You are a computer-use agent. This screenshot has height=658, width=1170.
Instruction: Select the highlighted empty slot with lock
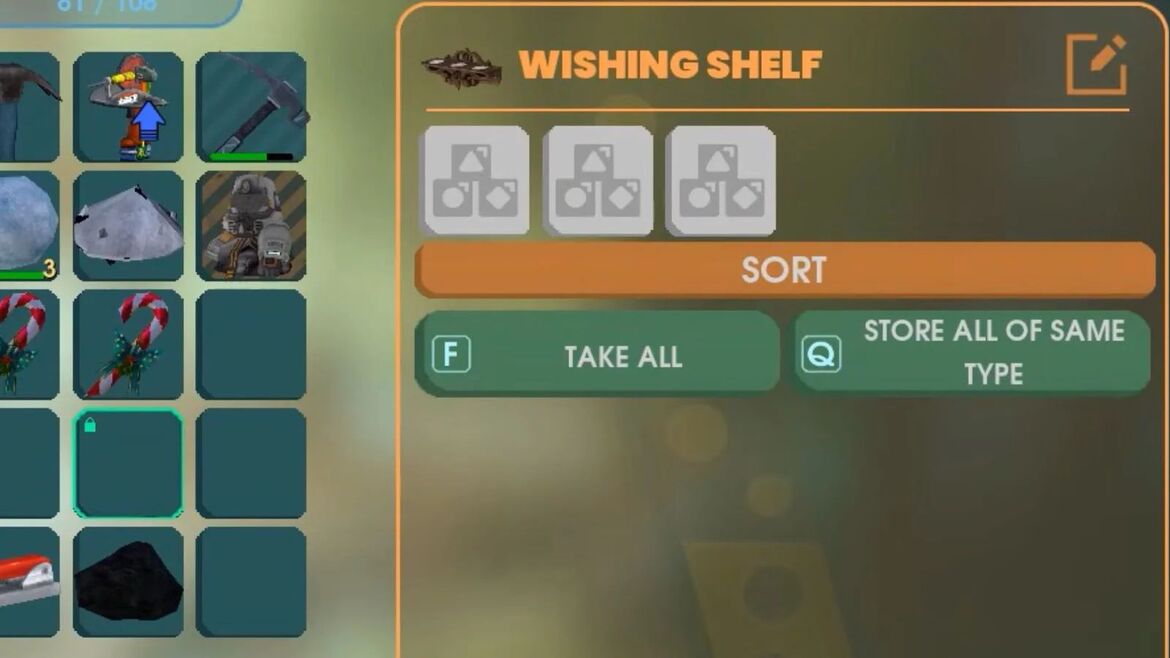point(128,463)
